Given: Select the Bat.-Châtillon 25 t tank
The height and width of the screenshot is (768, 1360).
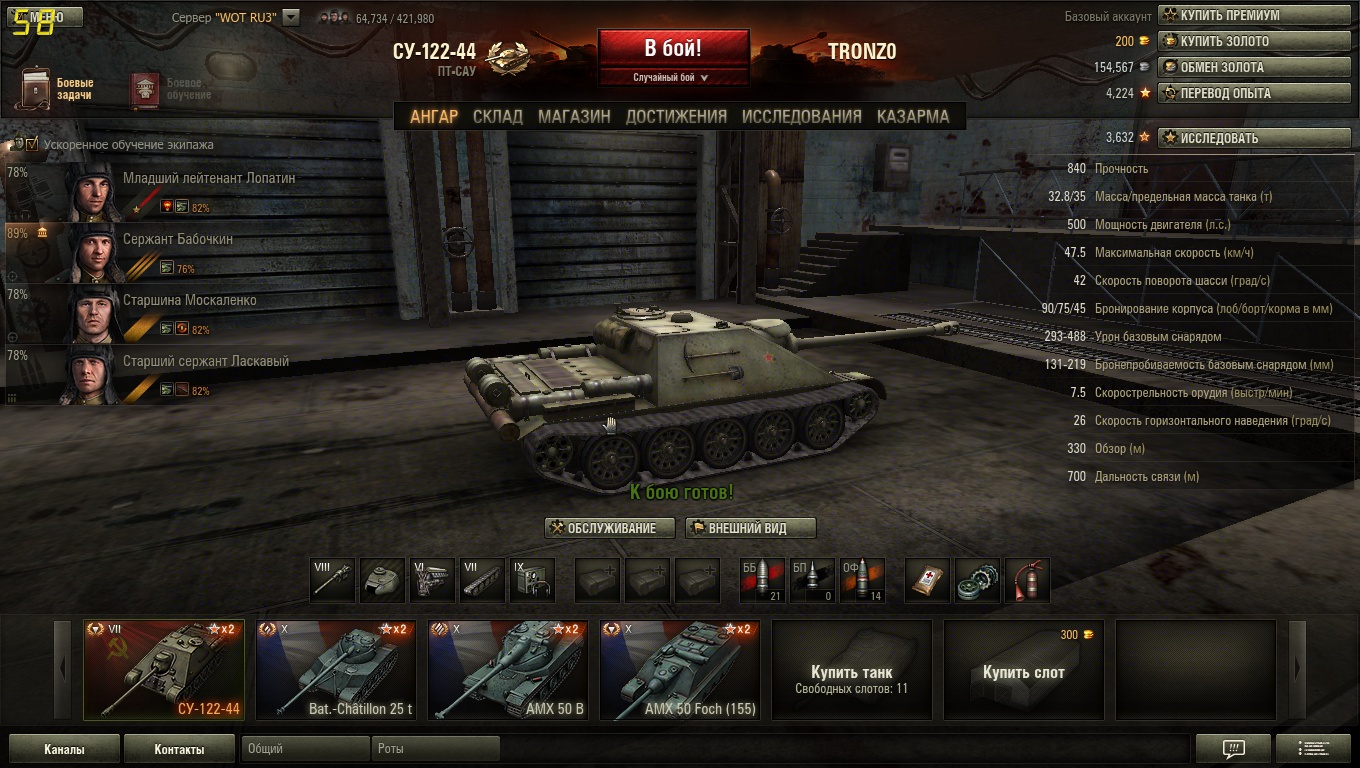Looking at the screenshot, I should point(336,670).
